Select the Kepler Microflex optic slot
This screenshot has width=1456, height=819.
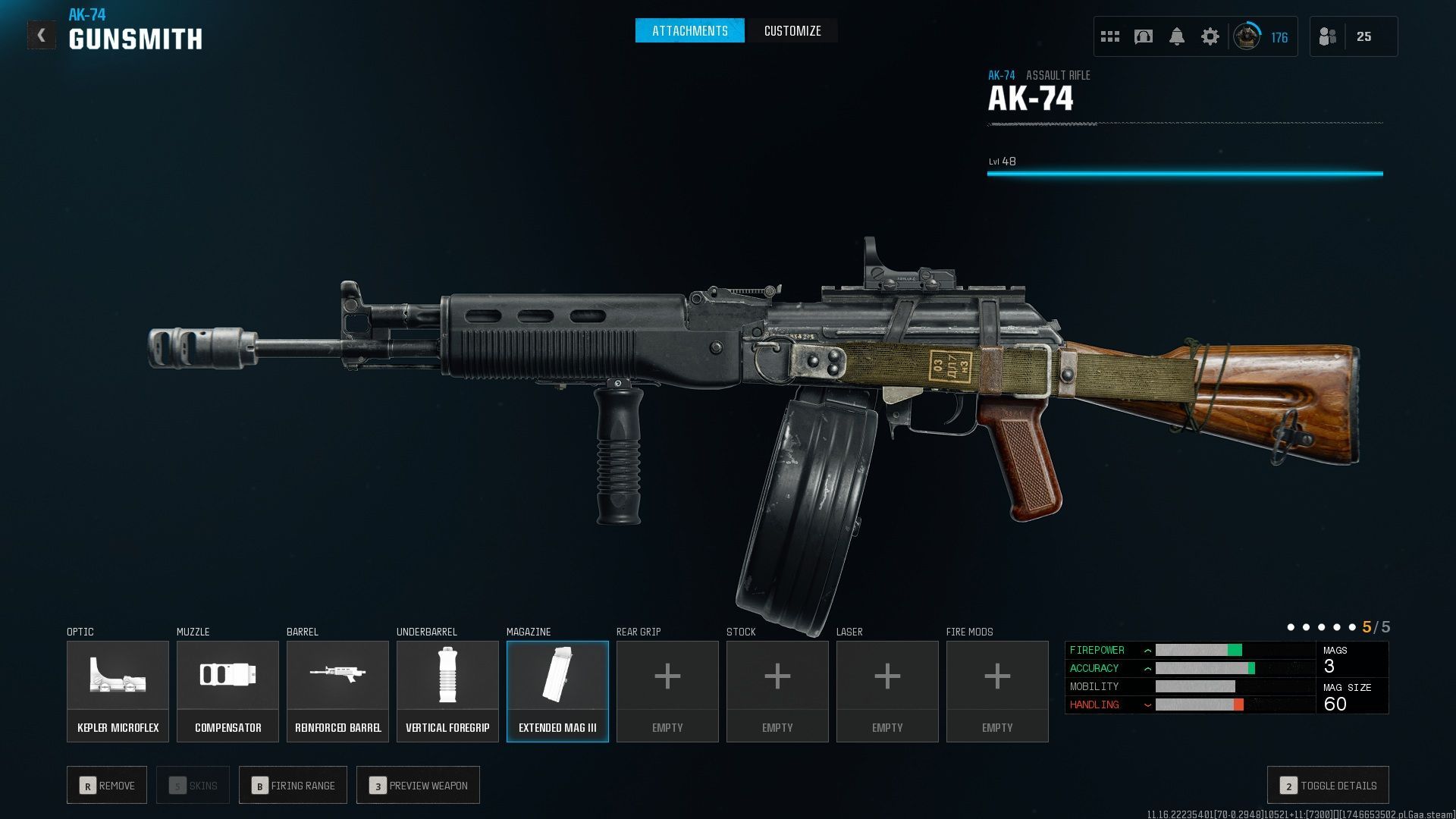tap(118, 691)
